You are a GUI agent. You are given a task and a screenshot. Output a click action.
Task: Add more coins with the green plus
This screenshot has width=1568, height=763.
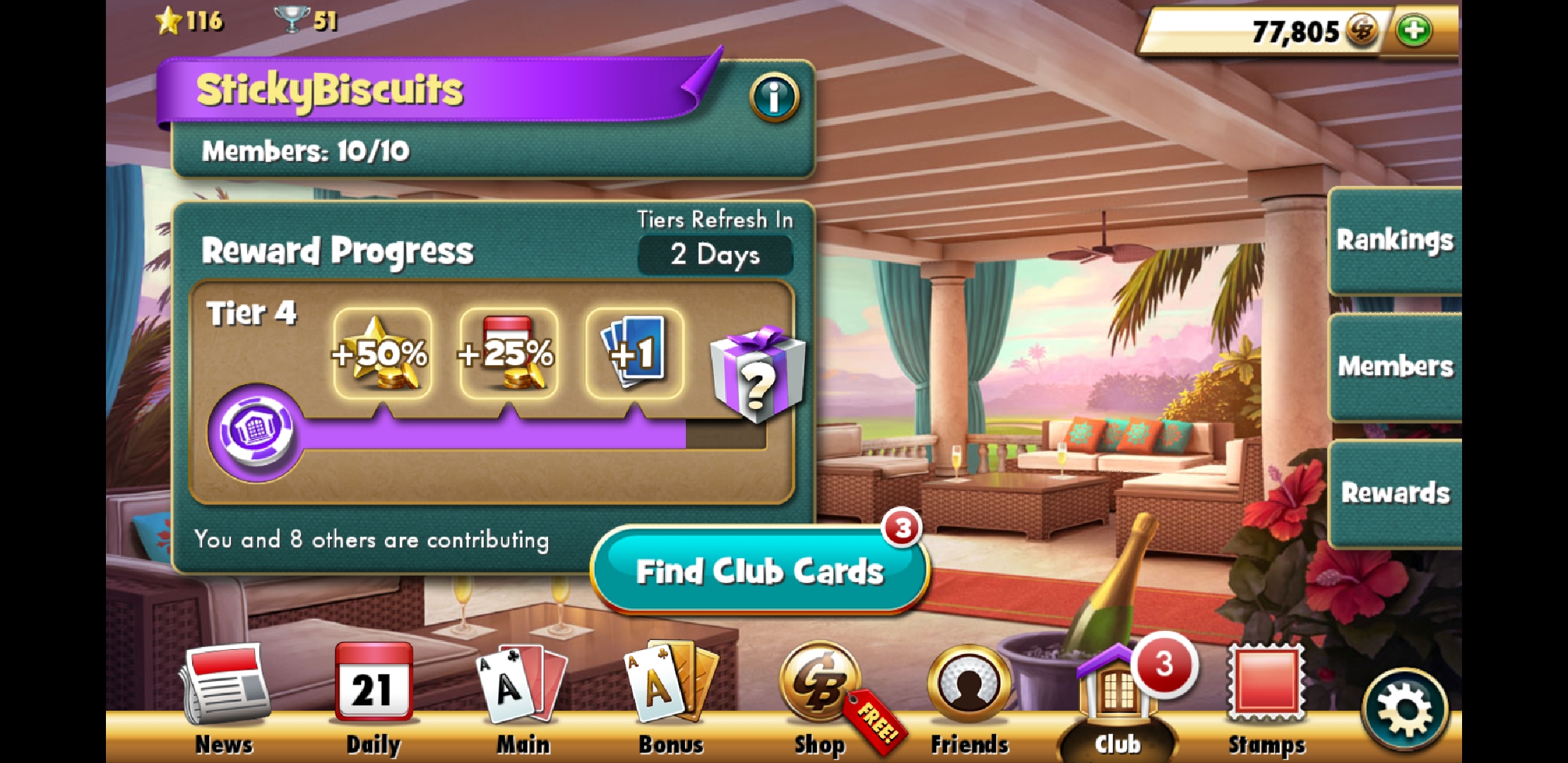click(1414, 31)
